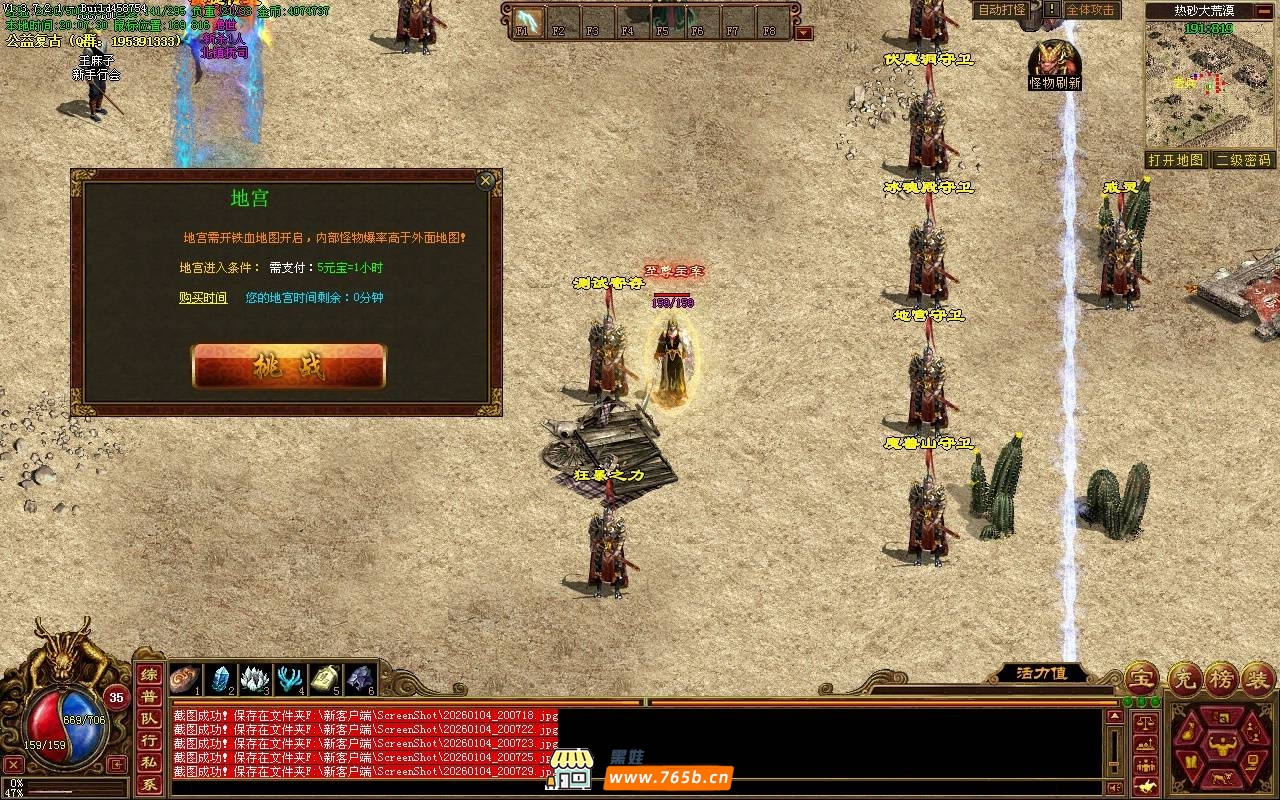
Task: Open the 怪物刷新 monster refresh icon
Action: coord(1054,60)
